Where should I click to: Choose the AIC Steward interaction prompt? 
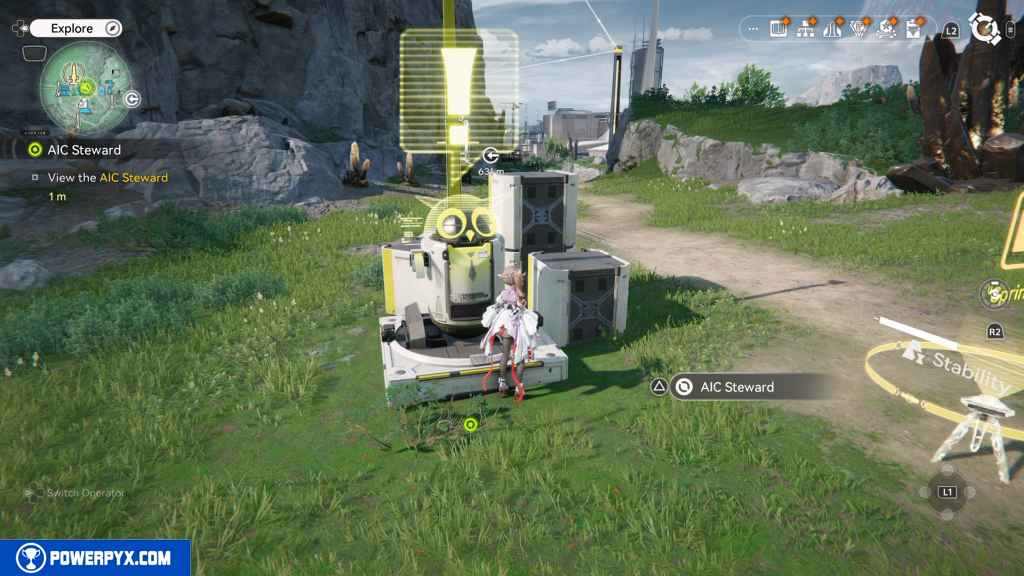[737, 387]
